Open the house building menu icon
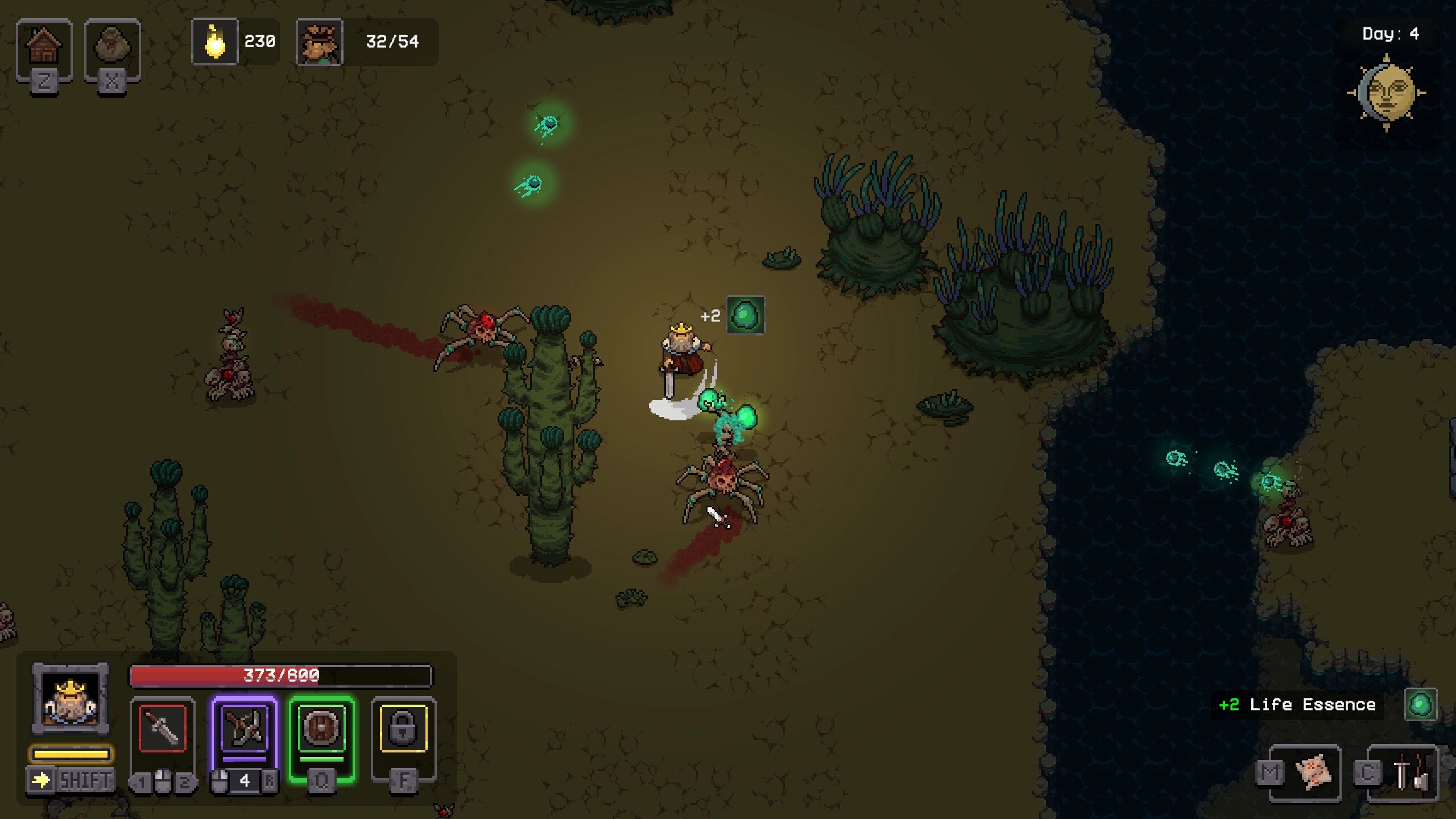The height and width of the screenshot is (819, 1456). point(44,47)
